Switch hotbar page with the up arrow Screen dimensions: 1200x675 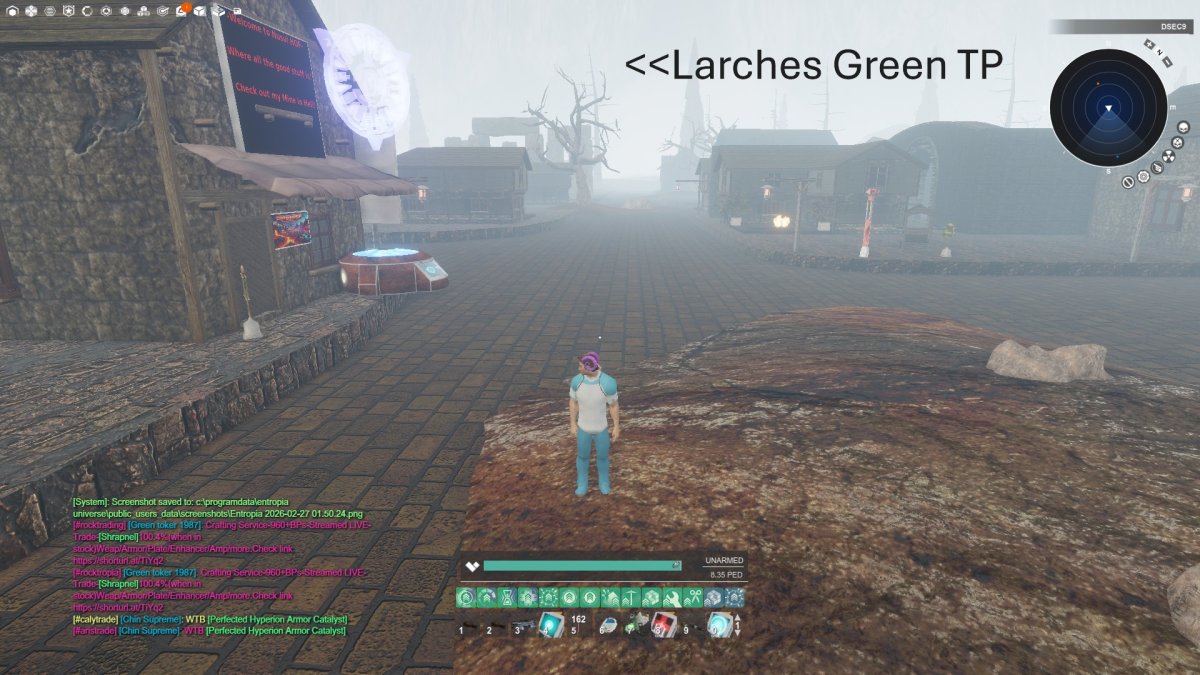(738, 619)
